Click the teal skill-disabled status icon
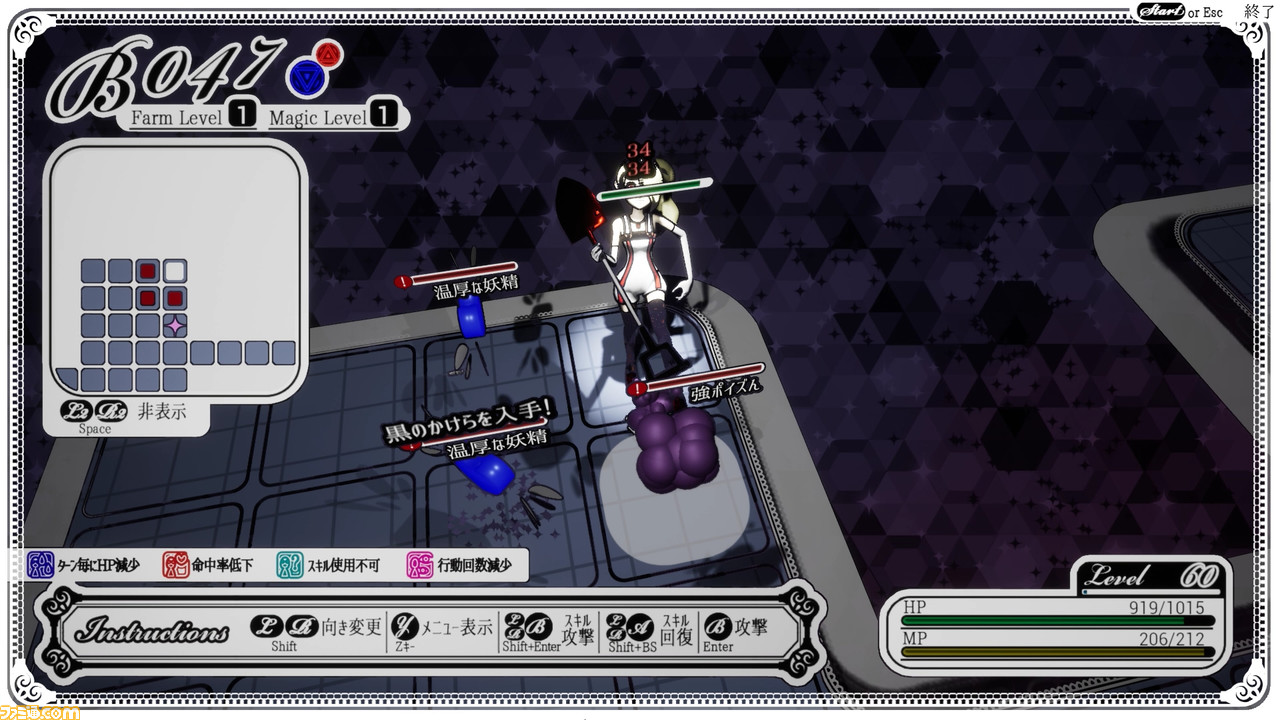Image resolution: width=1280 pixels, height=720 pixels. (289, 565)
